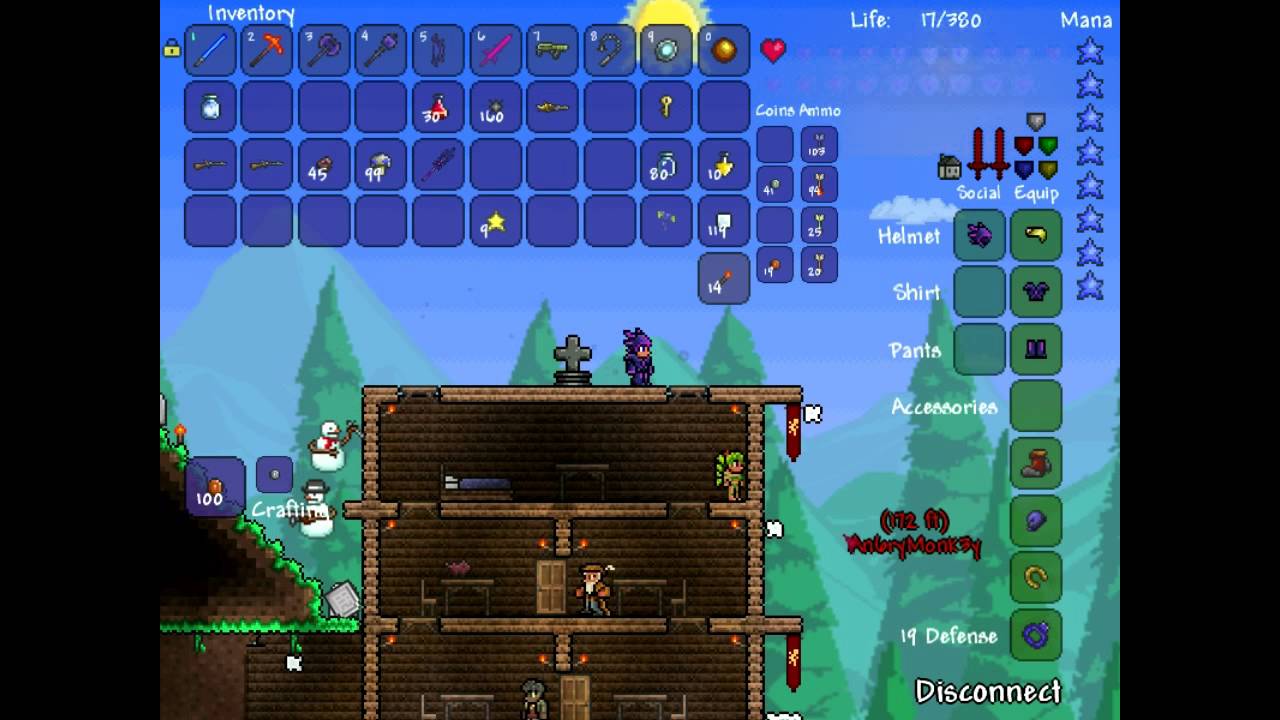Pick up the fallen star stack
The height and width of the screenshot is (720, 1280).
click(495, 222)
